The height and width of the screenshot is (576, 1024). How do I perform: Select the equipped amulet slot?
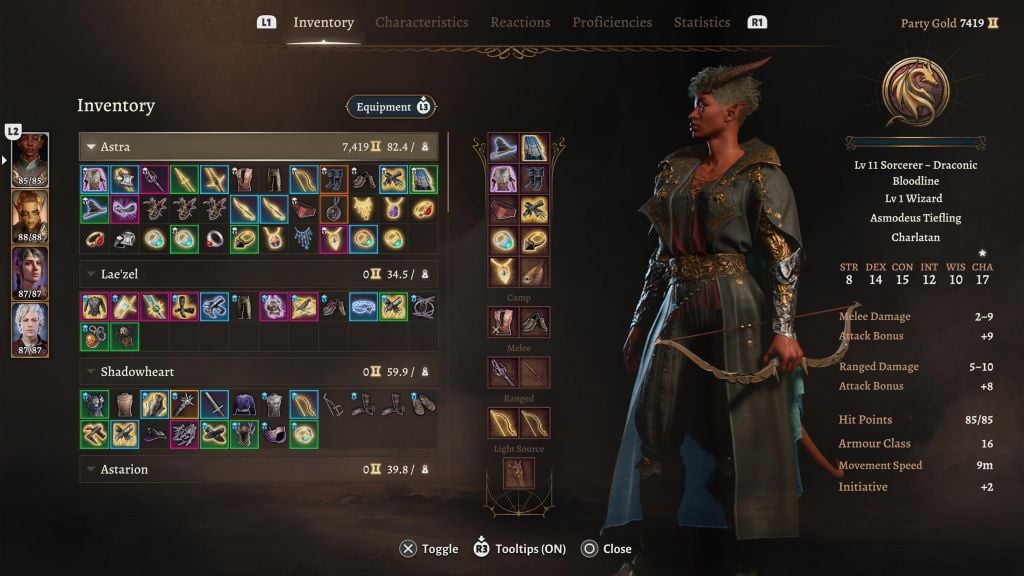point(503,271)
